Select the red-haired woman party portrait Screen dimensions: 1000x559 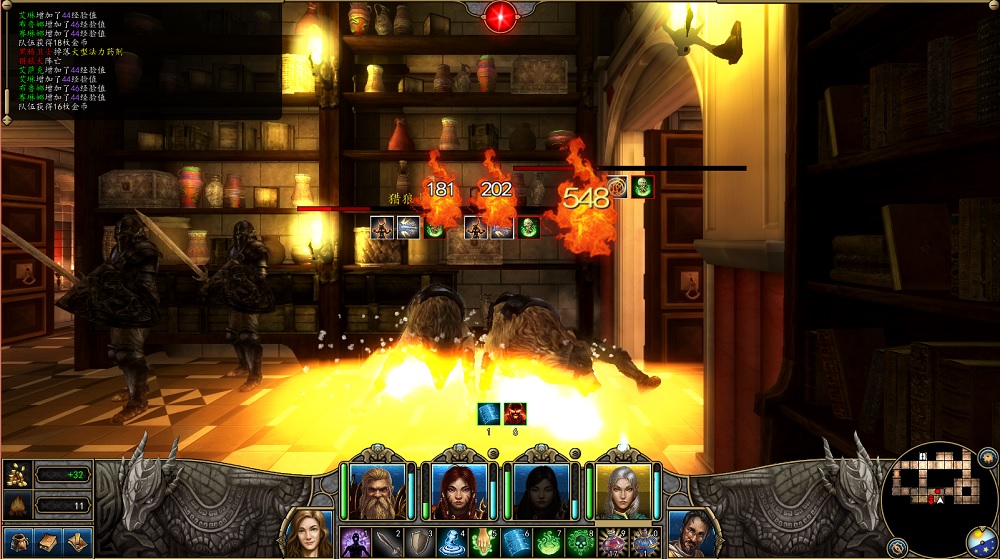click(459, 490)
